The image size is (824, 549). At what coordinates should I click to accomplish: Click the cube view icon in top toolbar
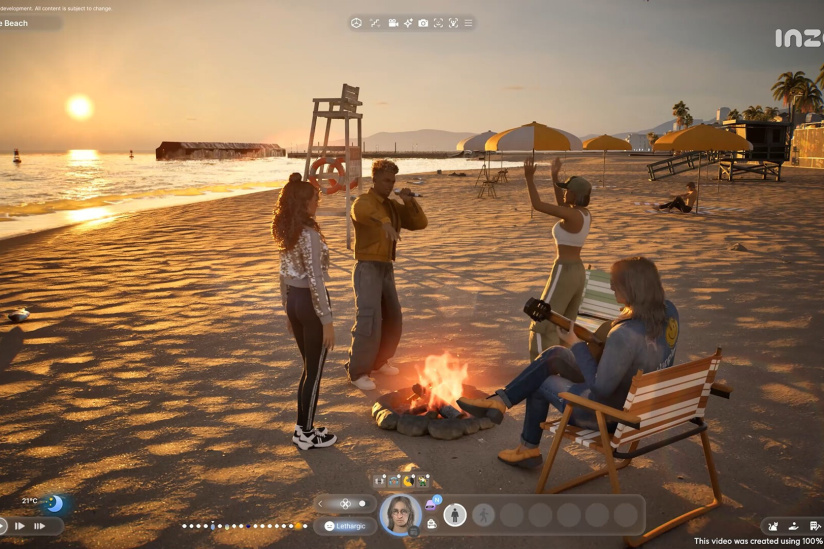pyautogui.click(x=357, y=22)
